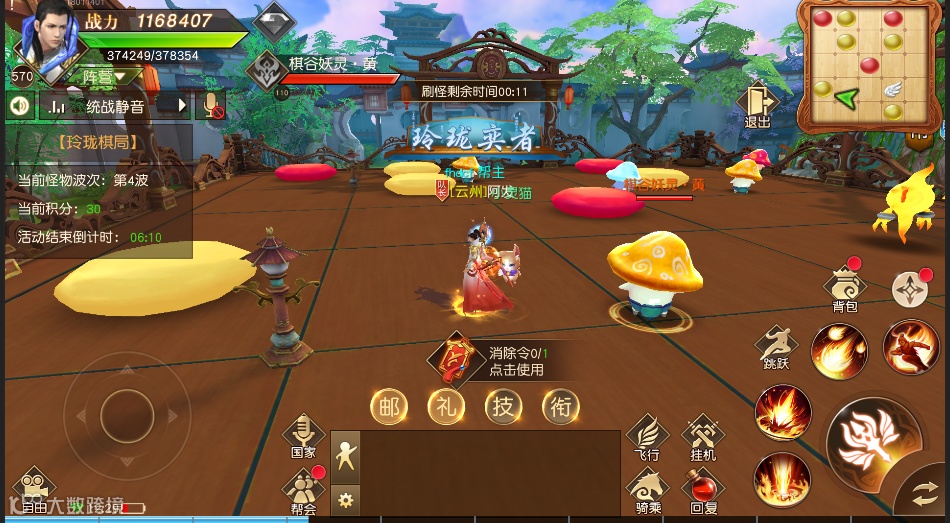Open the 邮 mail button
The image size is (950, 523).
(390, 406)
